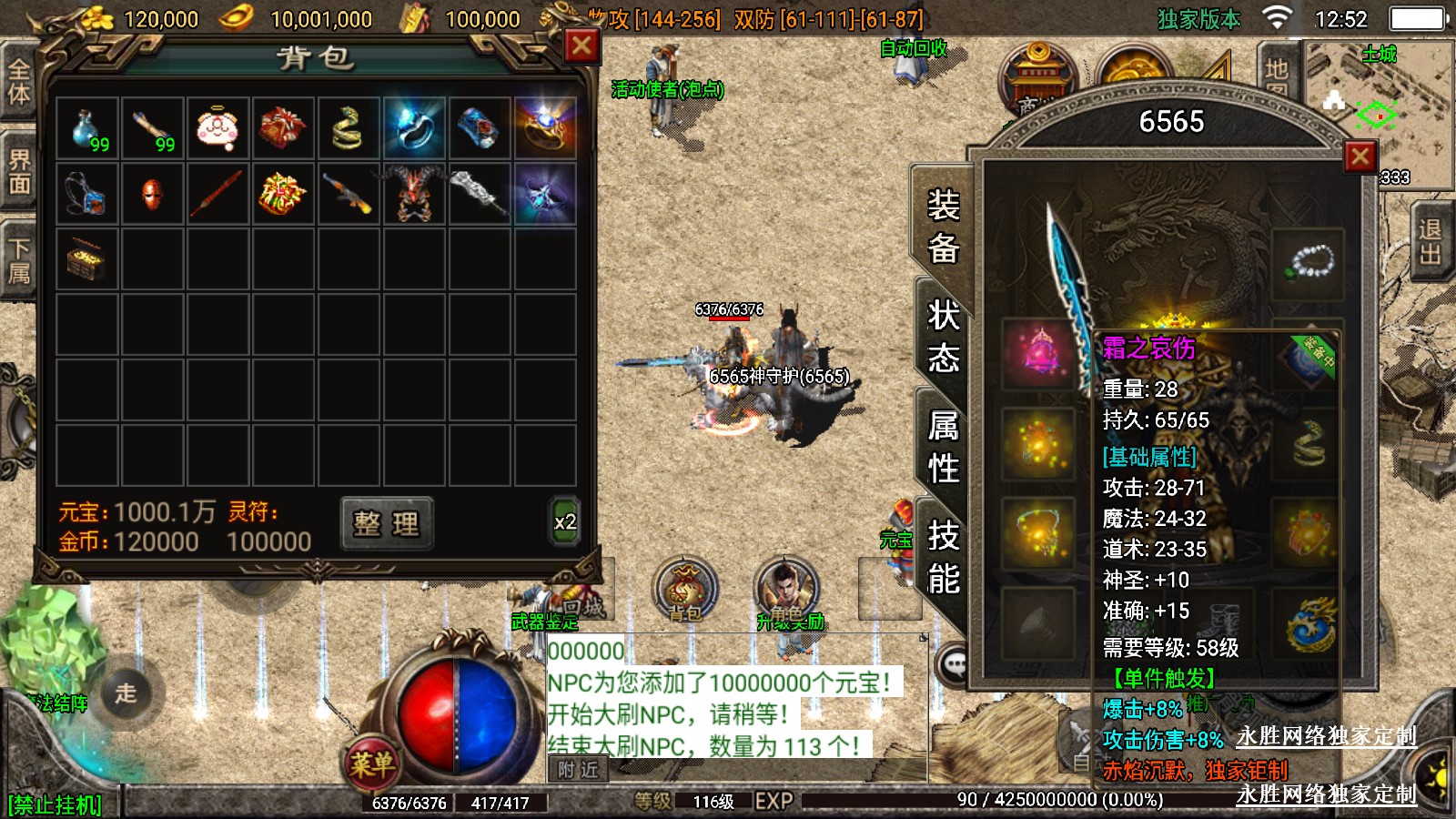Select the pearl necklace equipment slot
This screenshot has height=819, width=1456.
[1308, 263]
